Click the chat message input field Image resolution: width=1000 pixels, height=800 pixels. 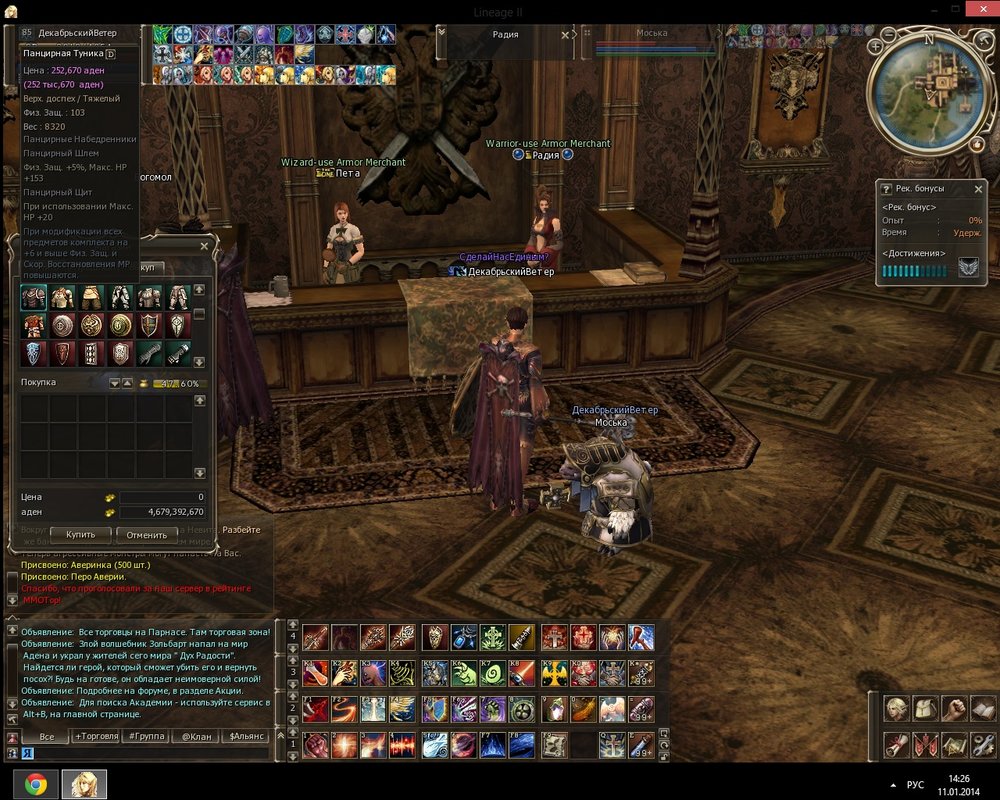click(x=150, y=753)
